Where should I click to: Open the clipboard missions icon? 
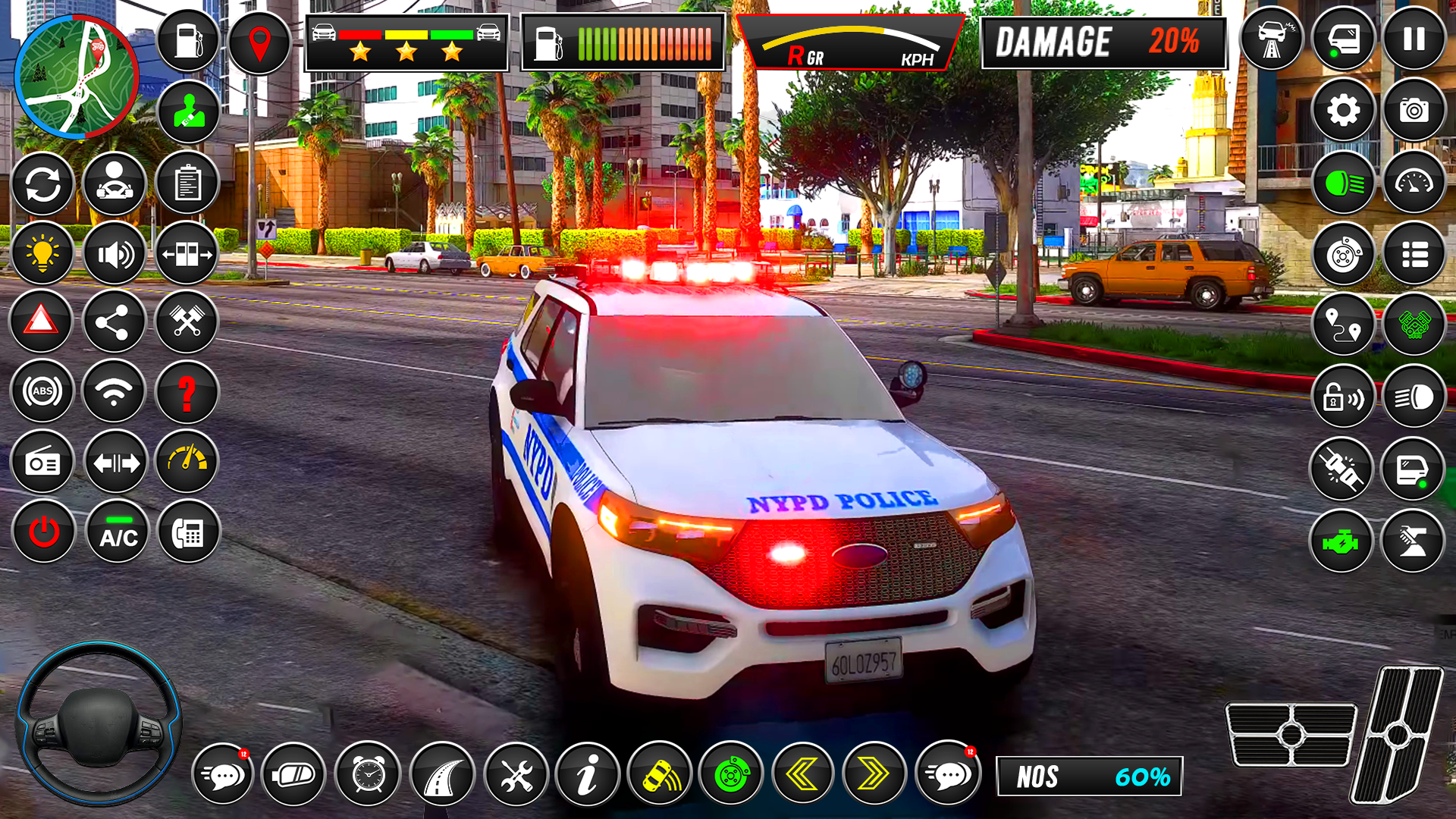[187, 184]
